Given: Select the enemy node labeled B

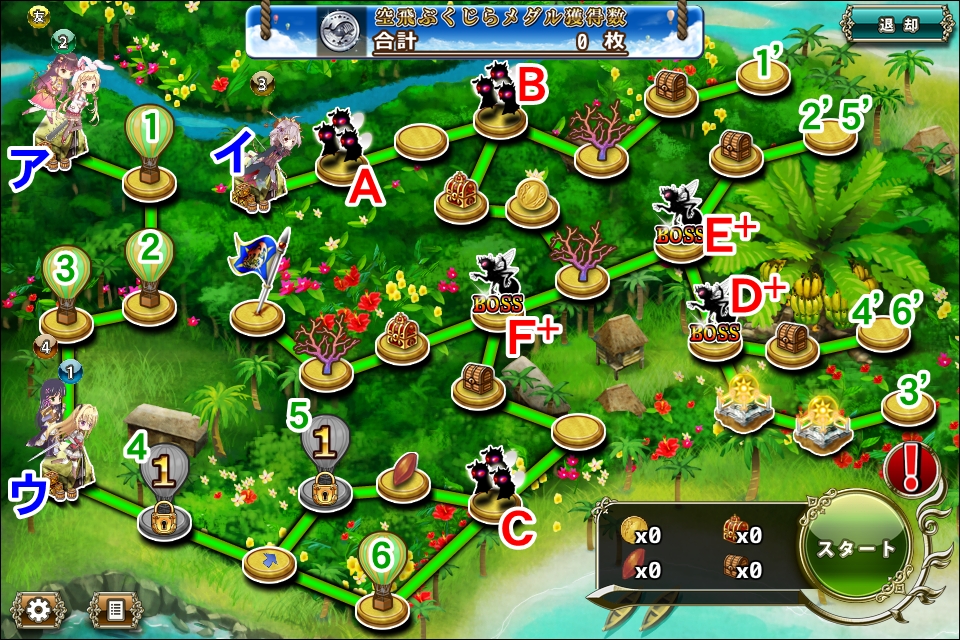Looking at the screenshot, I should coord(499,100).
